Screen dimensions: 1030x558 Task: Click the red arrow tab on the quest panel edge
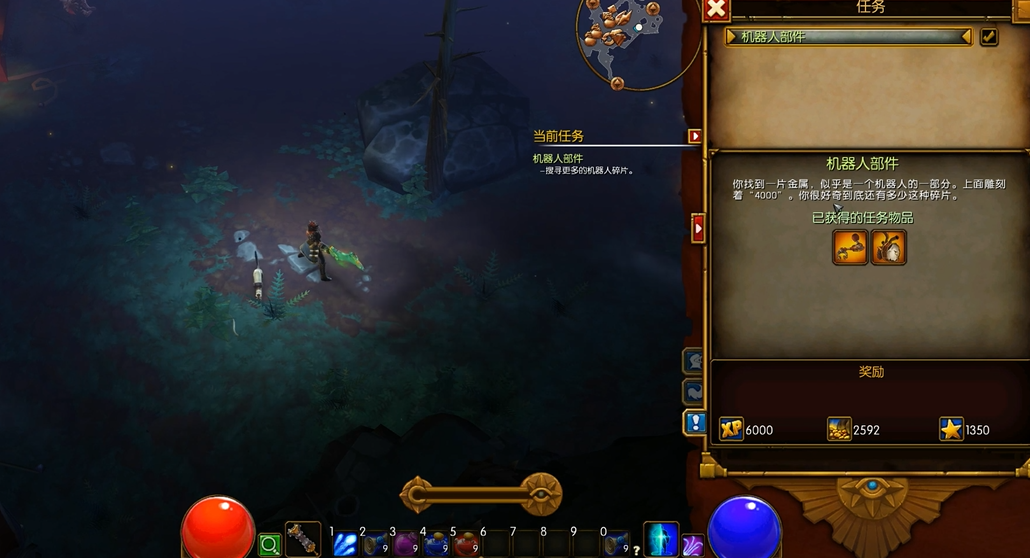pyautogui.click(x=699, y=228)
